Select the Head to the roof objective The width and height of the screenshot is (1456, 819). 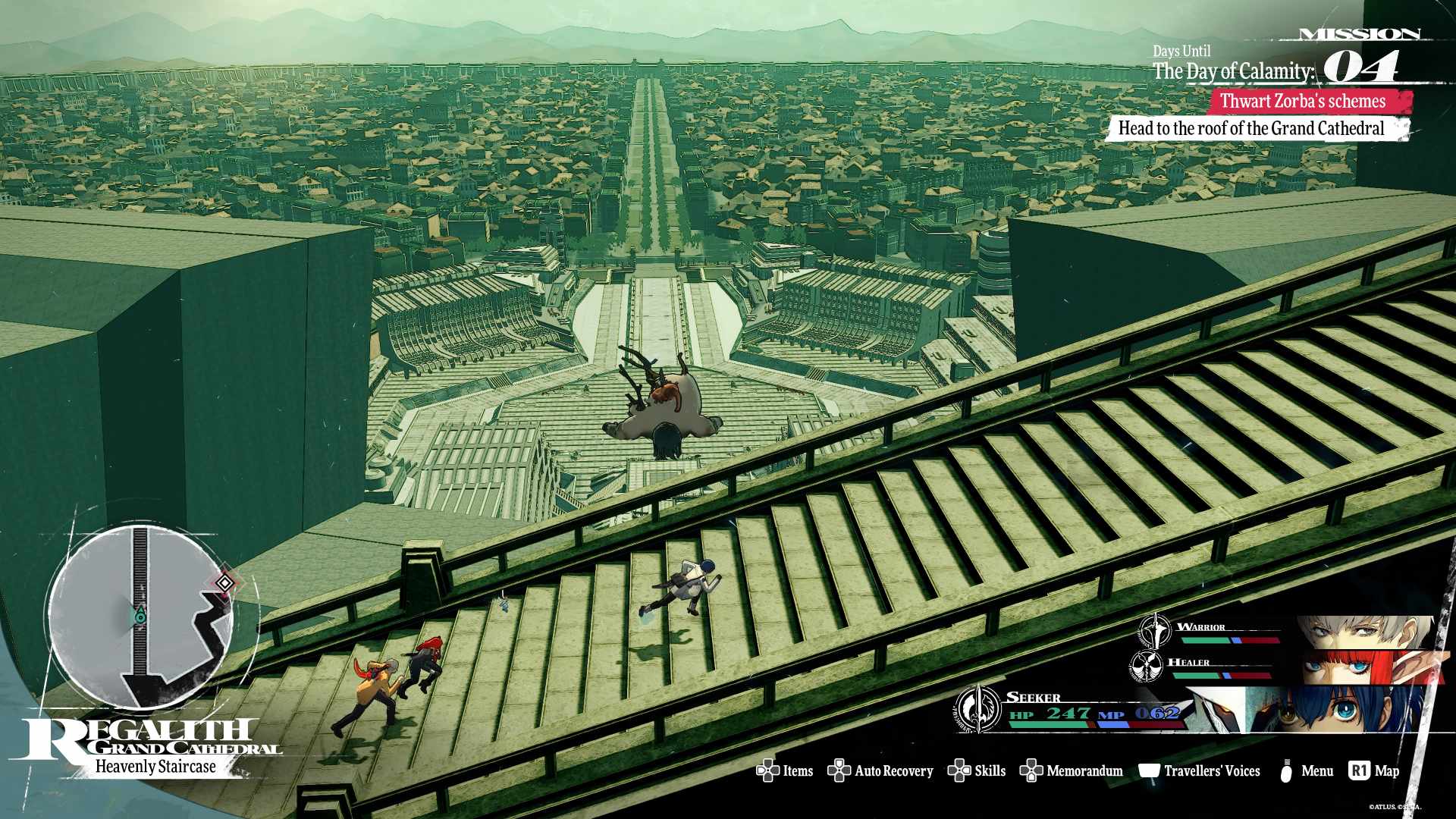pyautogui.click(x=1251, y=129)
